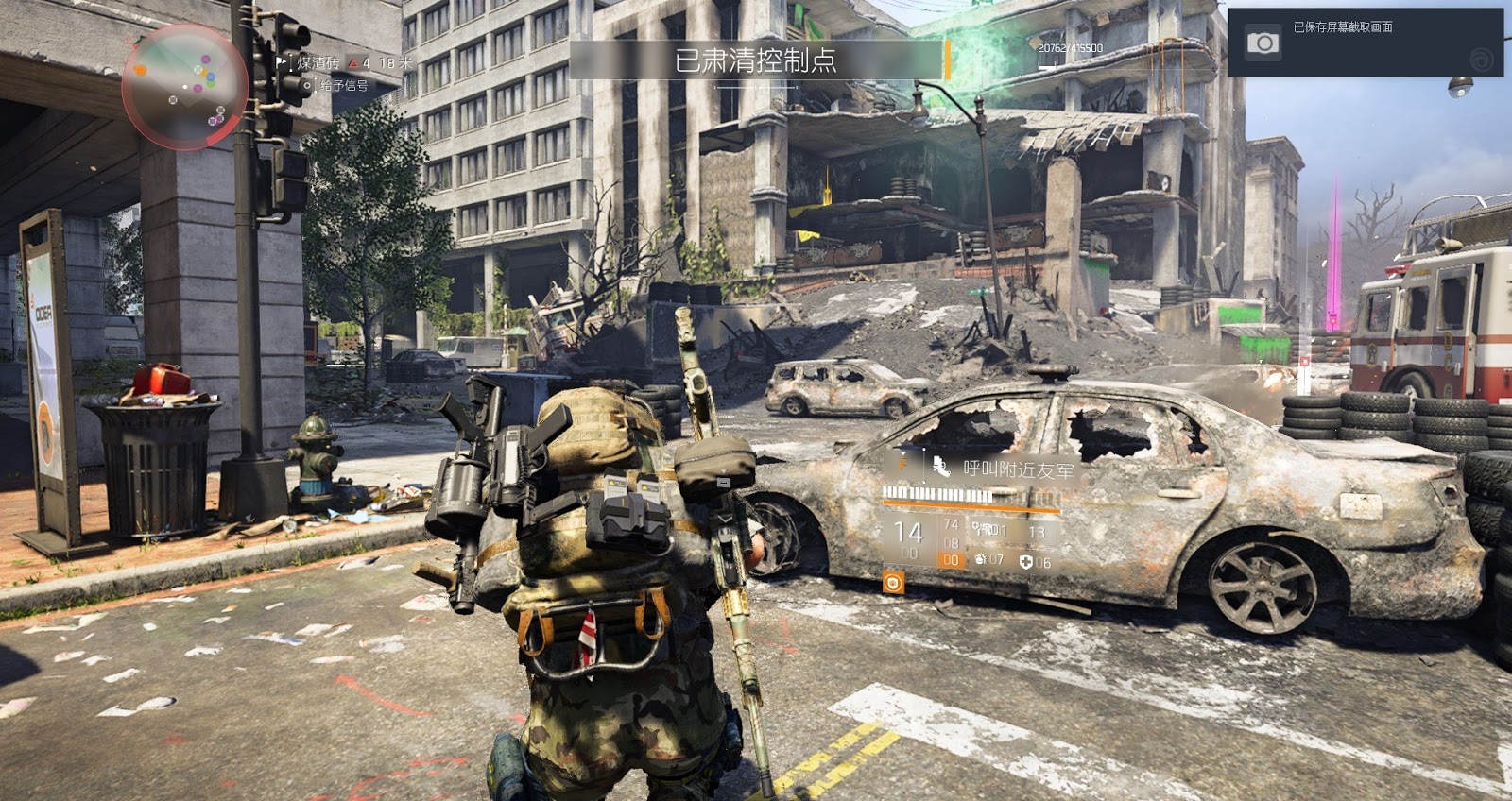Select the 煤渣砖 control point tracker
This screenshot has height=801, width=1512.
[x=317, y=63]
